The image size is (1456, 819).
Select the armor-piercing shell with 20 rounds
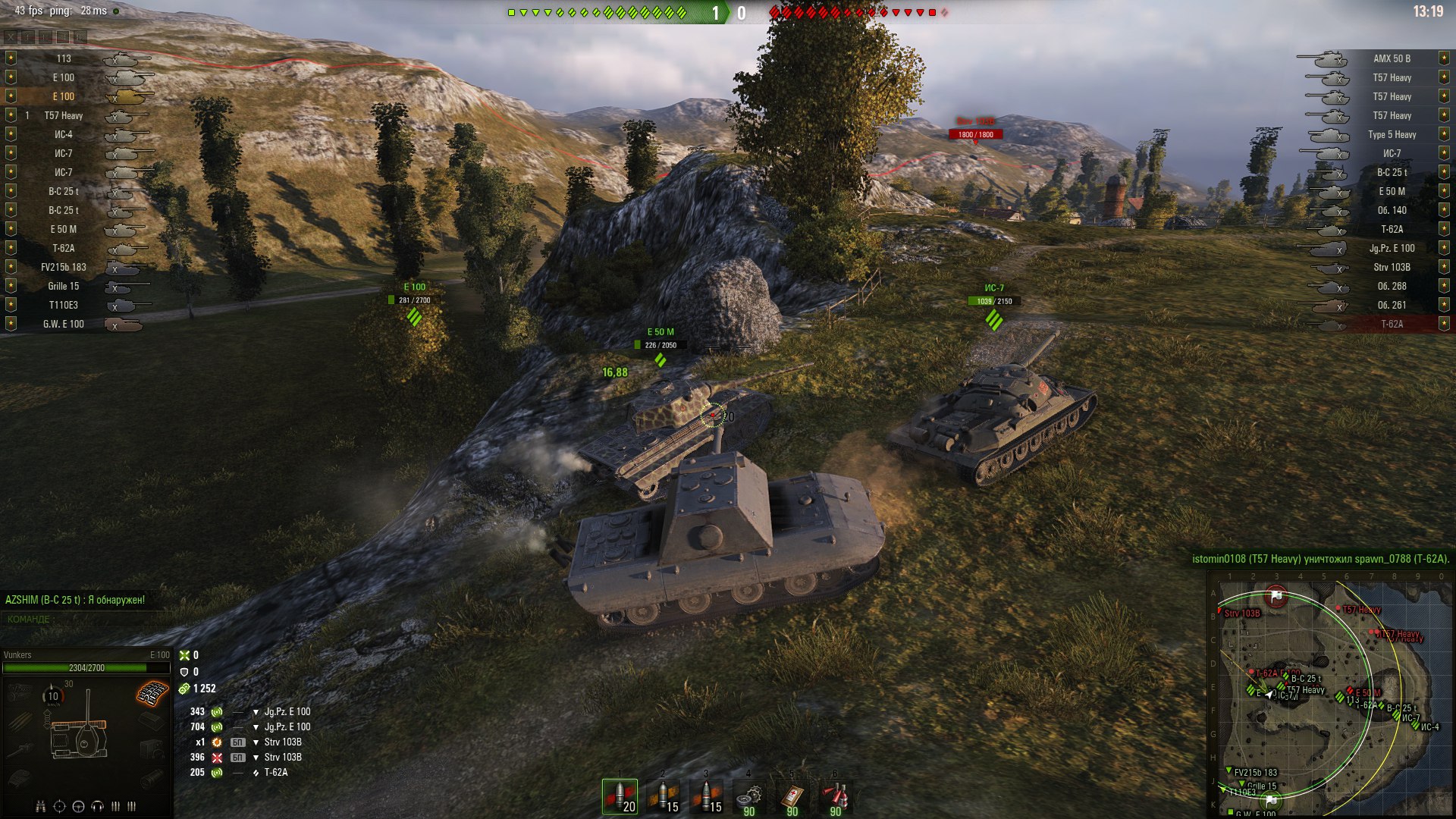coord(620,796)
